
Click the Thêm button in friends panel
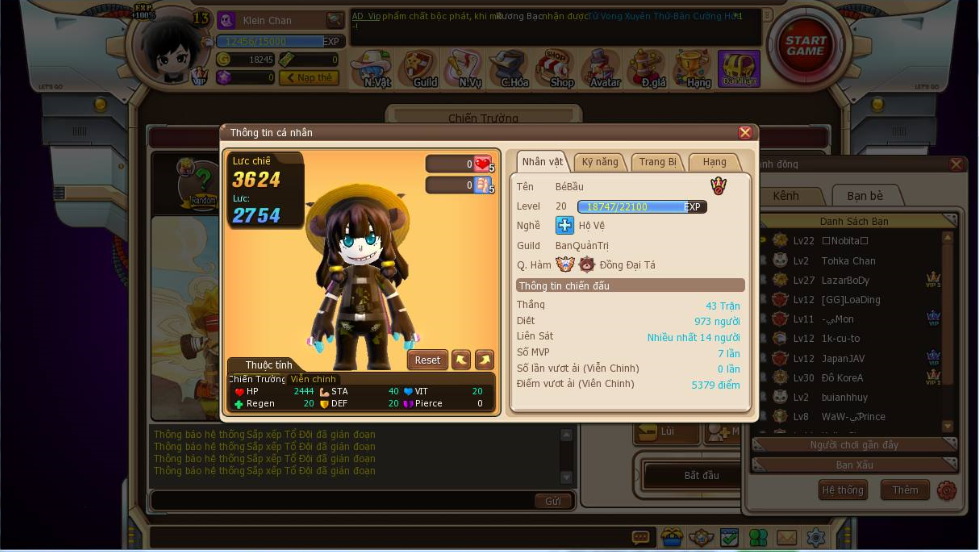[904, 490]
